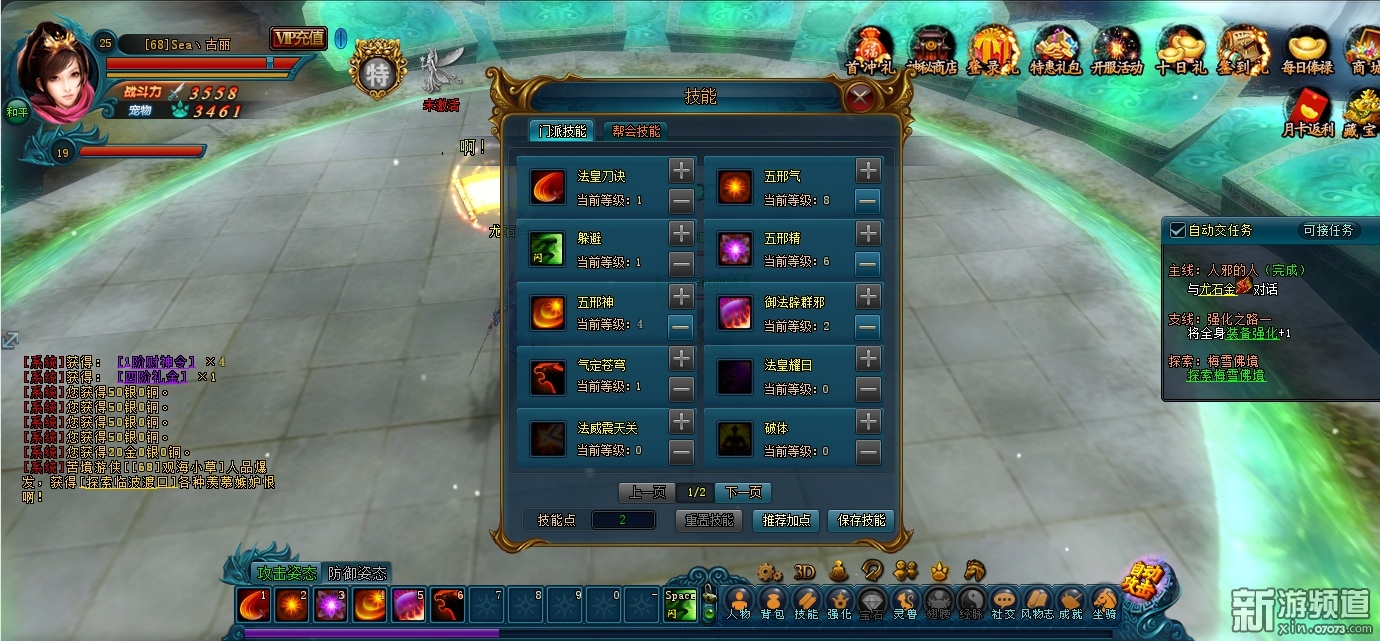Viewport: 1380px width, 641px height.
Task: Select the 门派技能 tab
Action: [x=563, y=131]
